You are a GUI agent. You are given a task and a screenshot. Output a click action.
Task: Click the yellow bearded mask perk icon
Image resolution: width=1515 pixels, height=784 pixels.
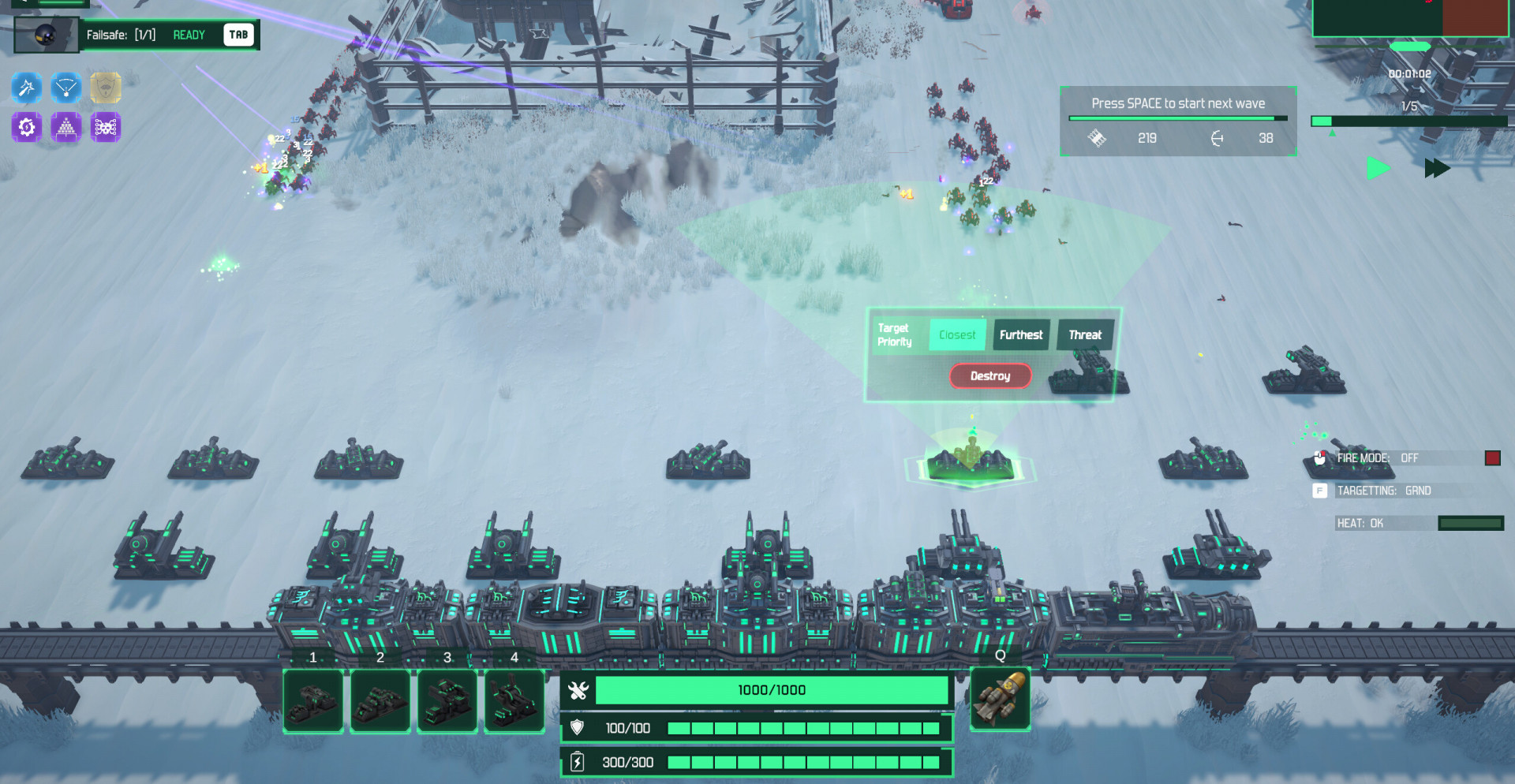(x=106, y=88)
